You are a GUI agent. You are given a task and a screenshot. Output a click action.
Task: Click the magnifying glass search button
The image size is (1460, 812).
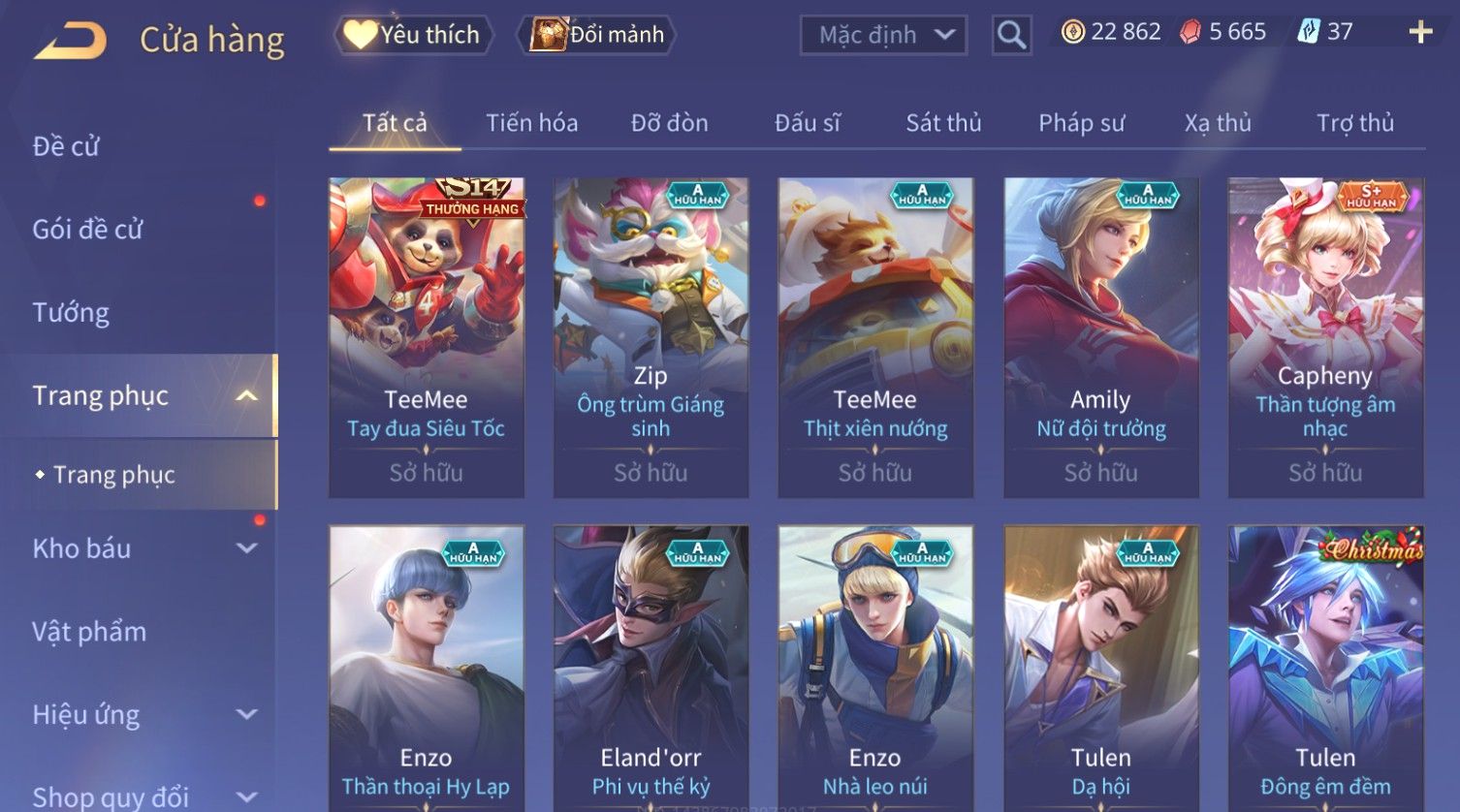pos(1011,36)
